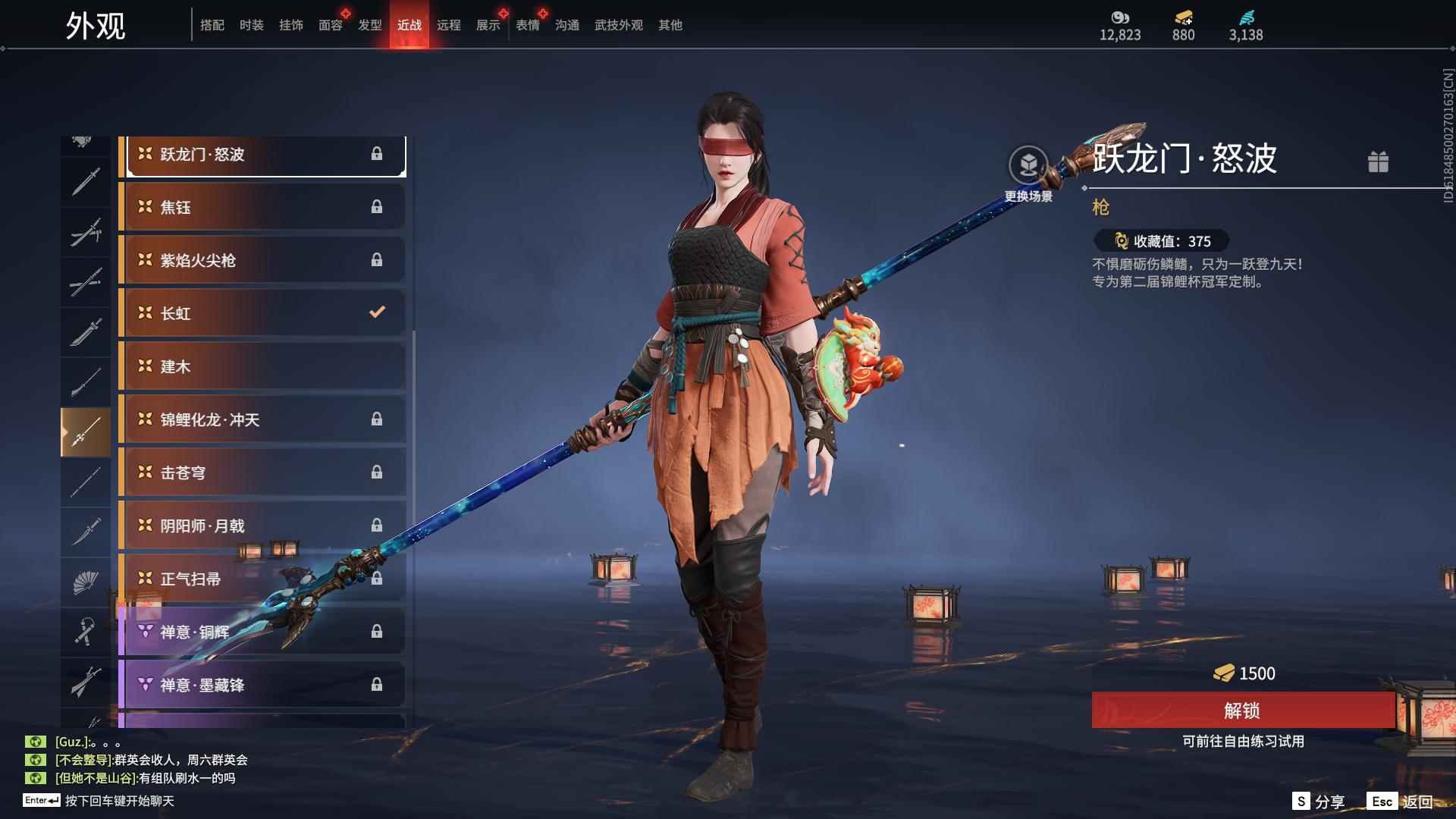Open the 挂饰 tab
The height and width of the screenshot is (819, 1456).
point(290,25)
